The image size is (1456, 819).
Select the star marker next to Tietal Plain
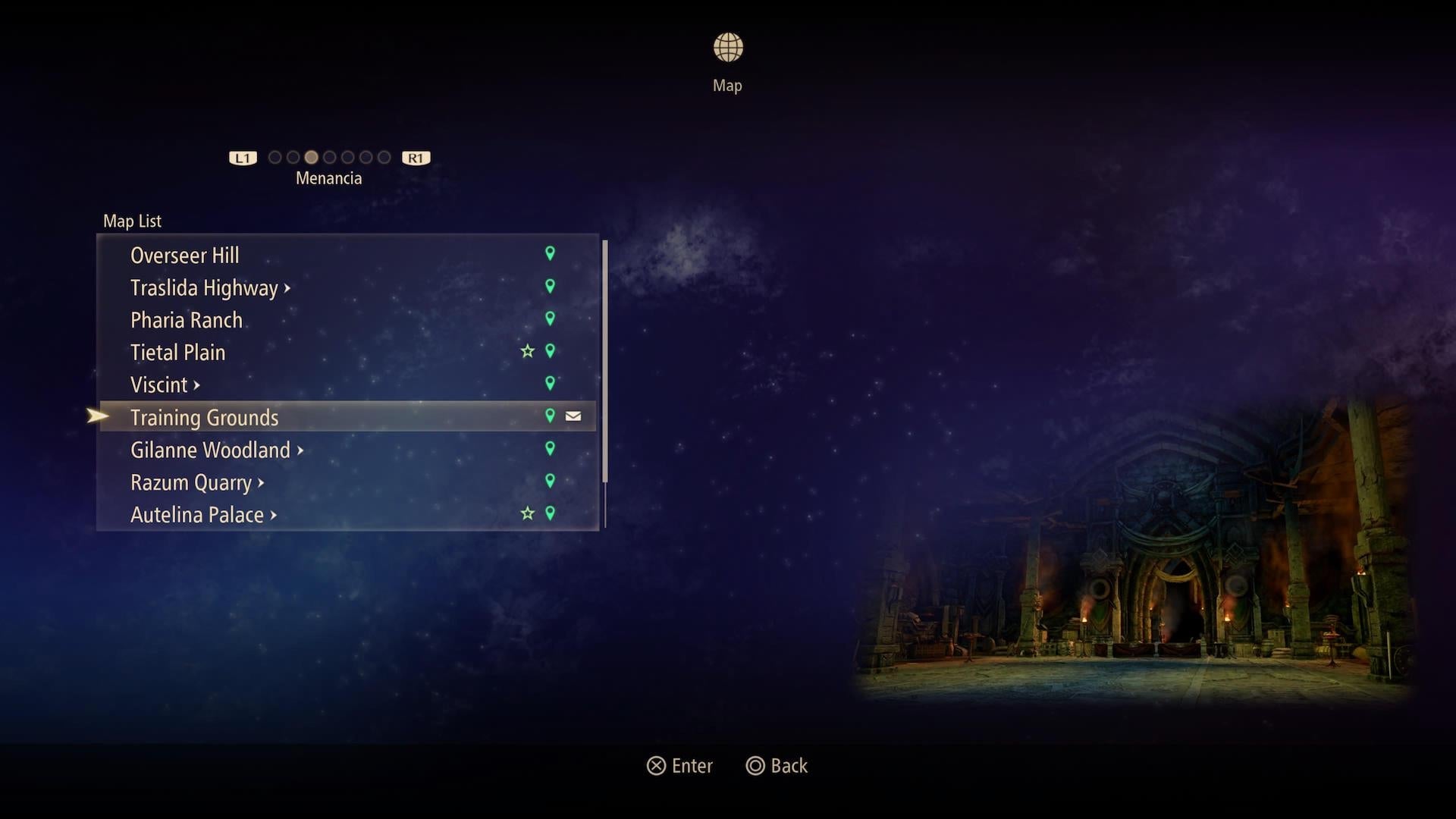pyautogui.click(x=528, y=351)
